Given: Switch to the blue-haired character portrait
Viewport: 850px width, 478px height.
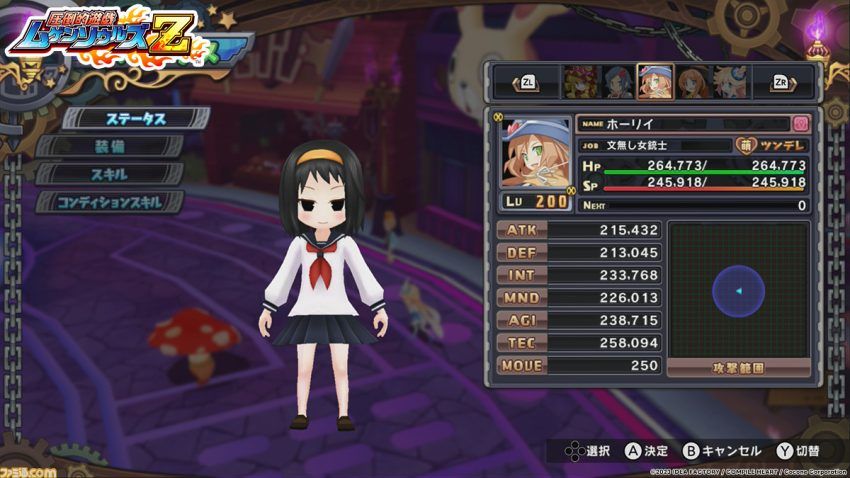Looking at the screenshot, I should (x=617, y=82).
